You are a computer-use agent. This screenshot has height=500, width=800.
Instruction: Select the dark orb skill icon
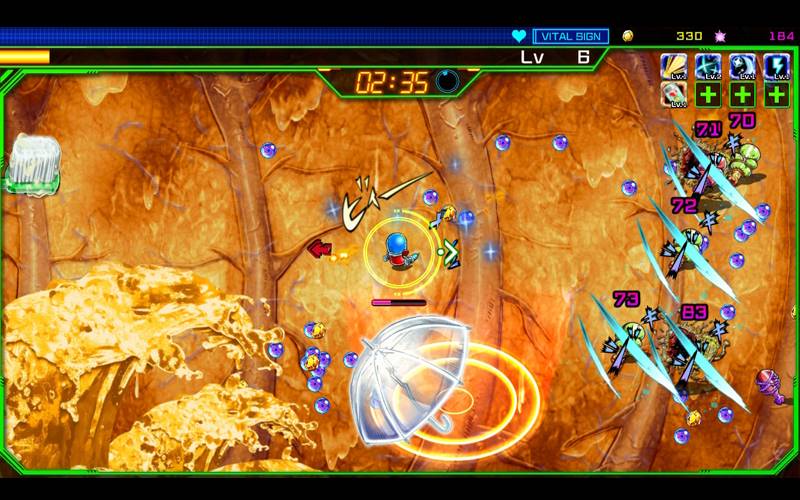[x=743, y=66]
